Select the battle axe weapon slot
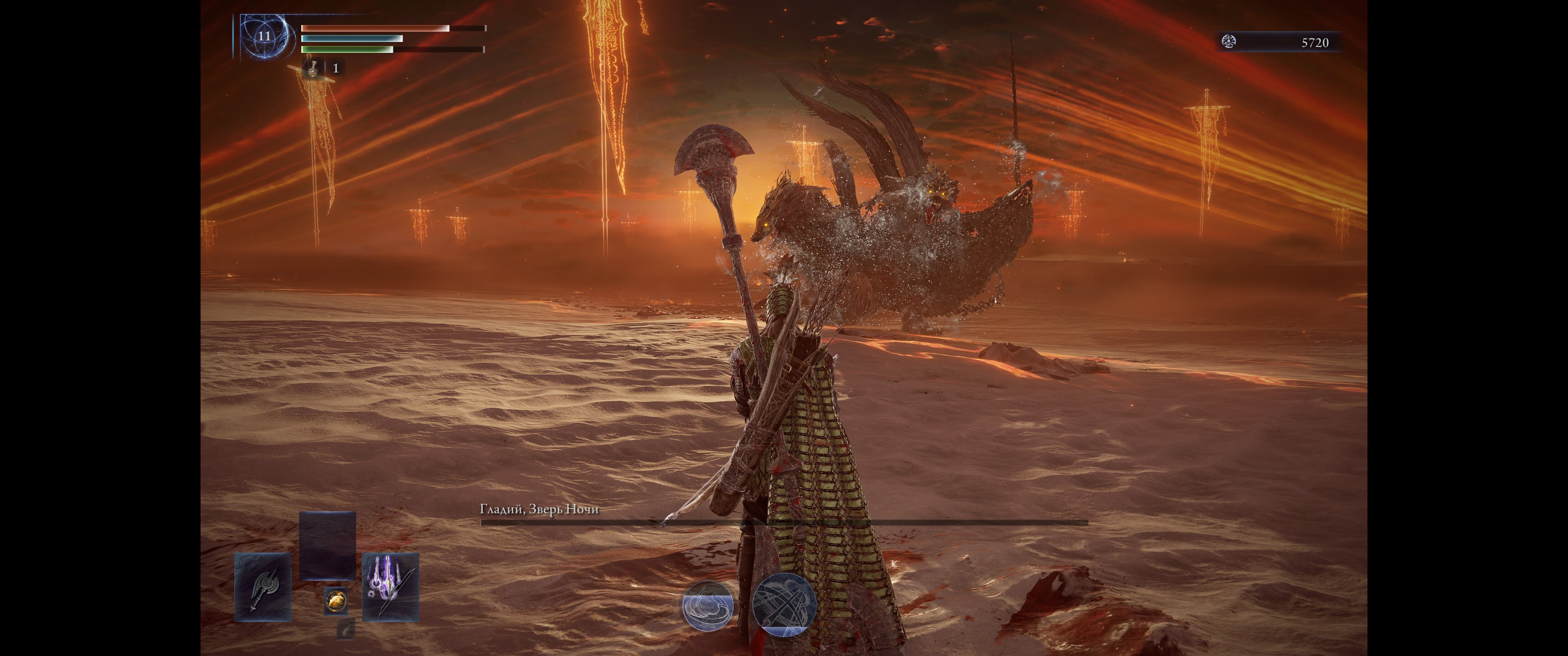 pos(263,587)
